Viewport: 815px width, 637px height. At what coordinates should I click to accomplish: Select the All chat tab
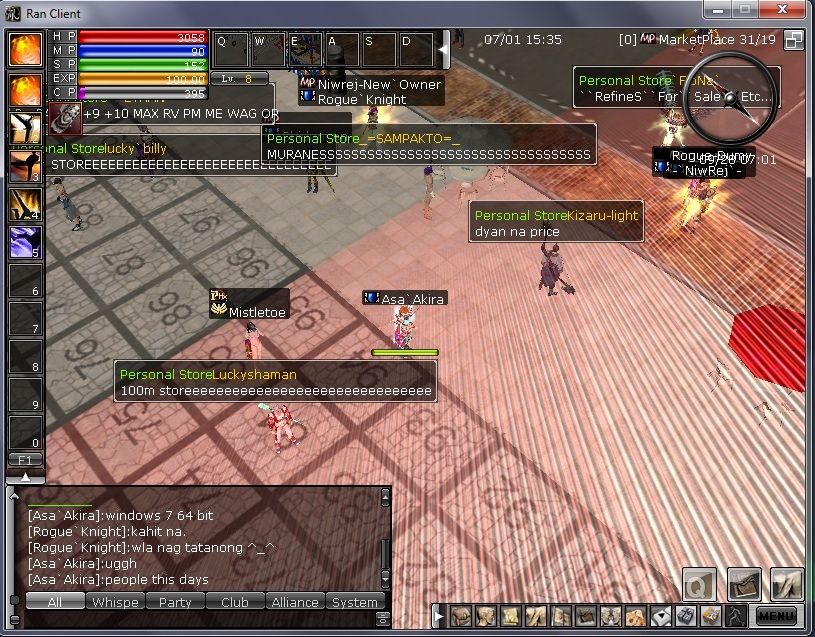pyautogui.click(x=55, y=601)
